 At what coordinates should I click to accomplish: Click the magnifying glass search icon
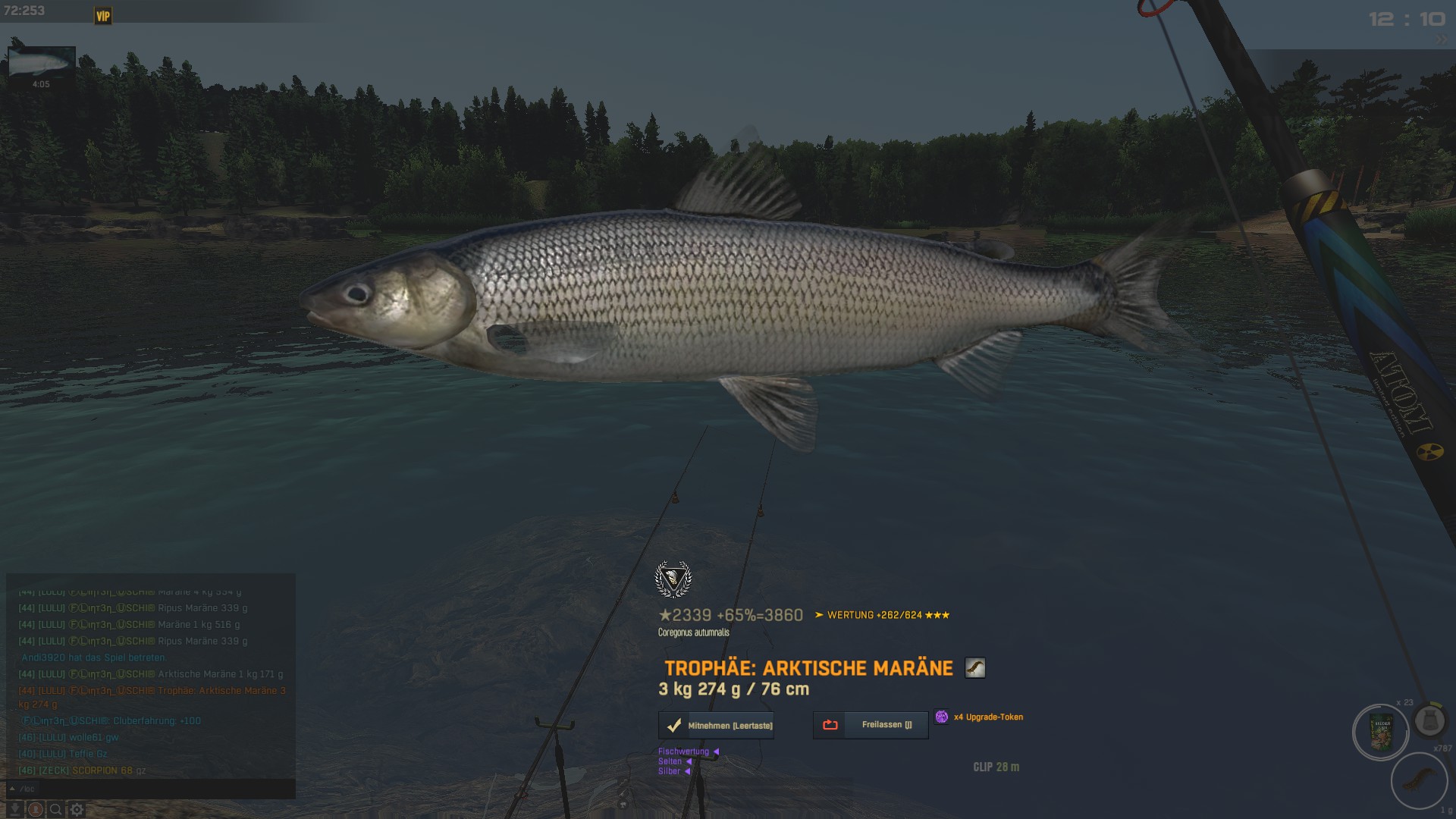pyautogui.click(x=56, y=810)
